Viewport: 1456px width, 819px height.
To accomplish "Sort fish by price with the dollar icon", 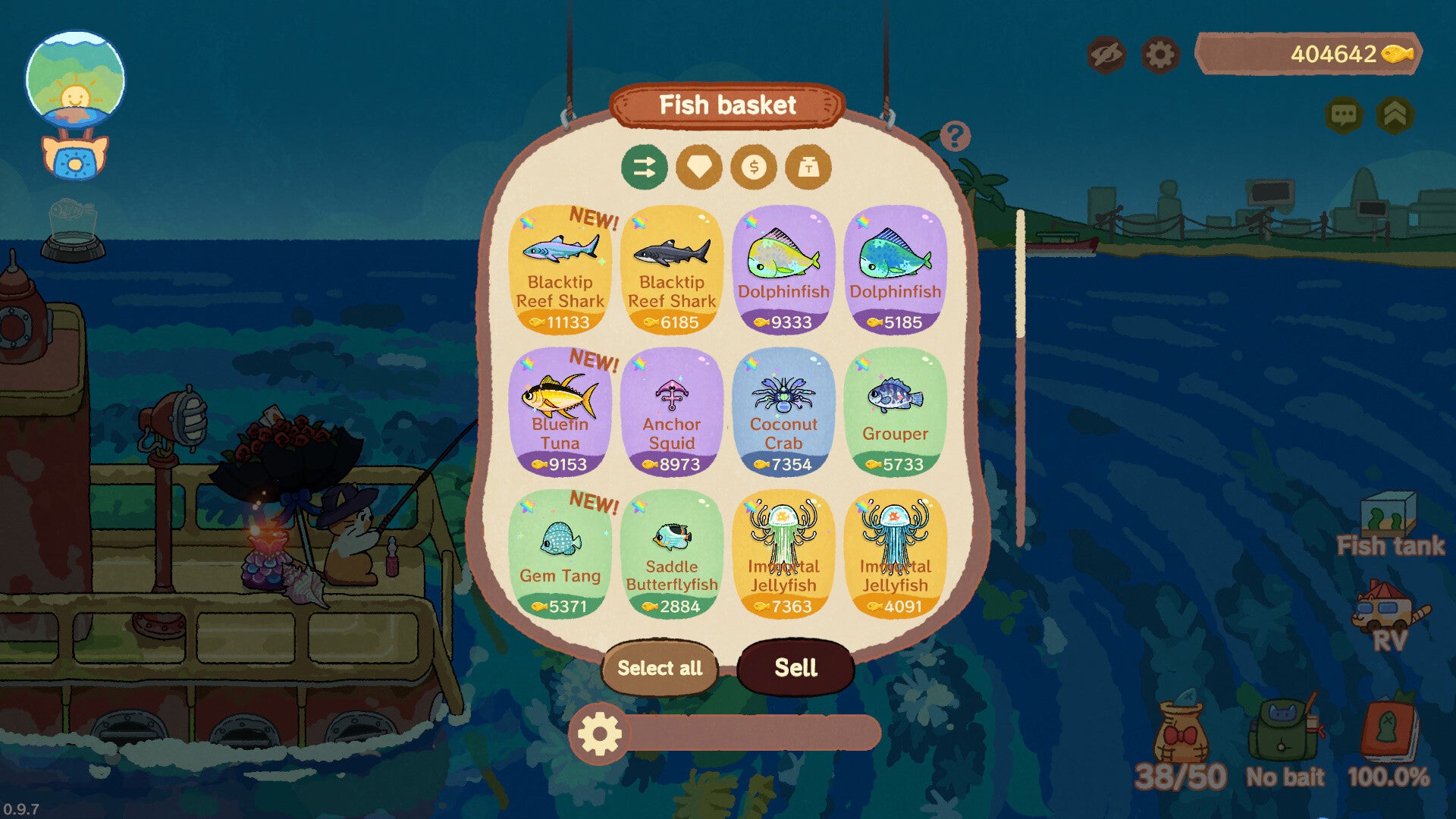I will click(755, 167).
